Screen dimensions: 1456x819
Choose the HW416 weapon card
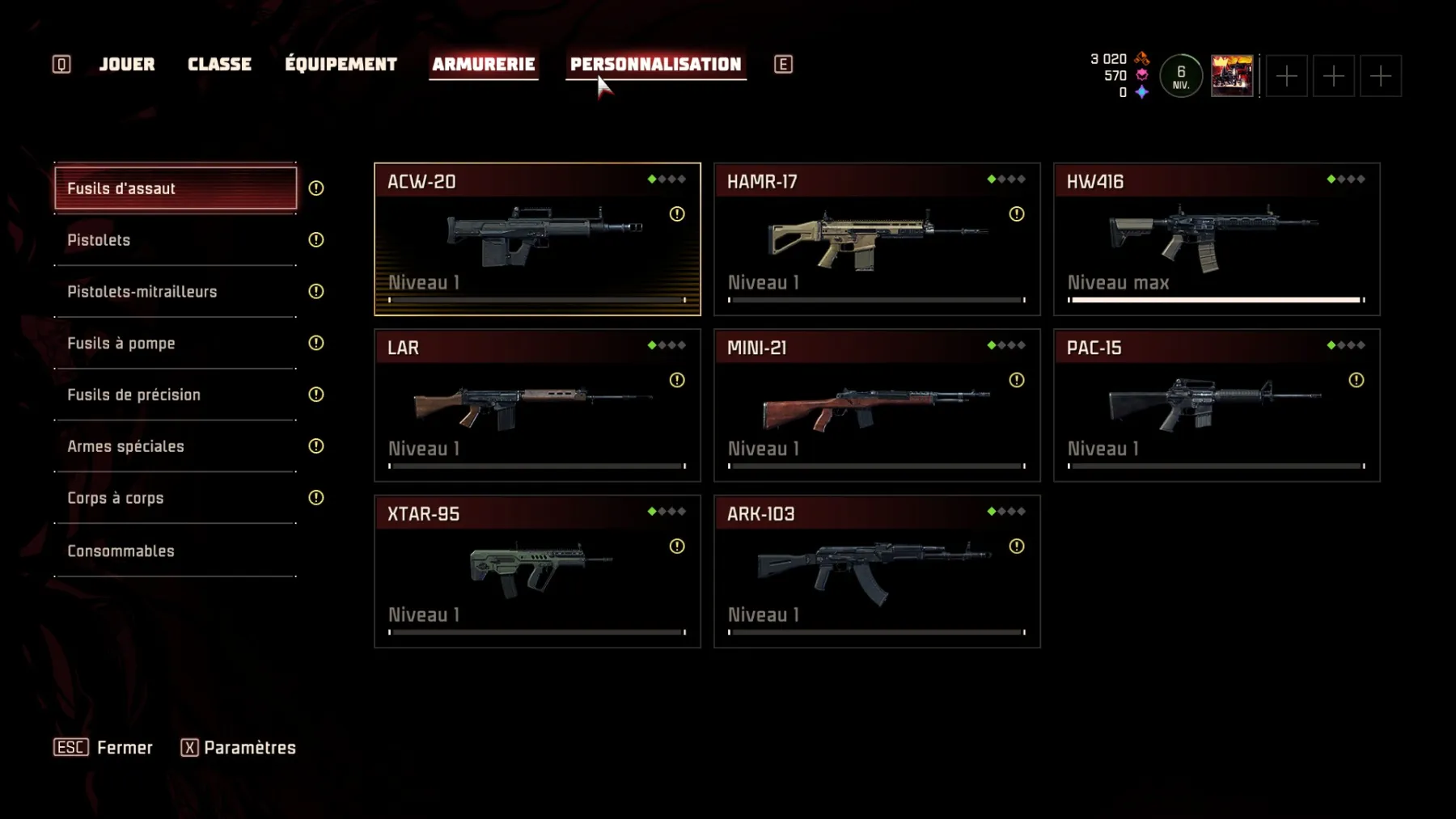click(1217, 239)
